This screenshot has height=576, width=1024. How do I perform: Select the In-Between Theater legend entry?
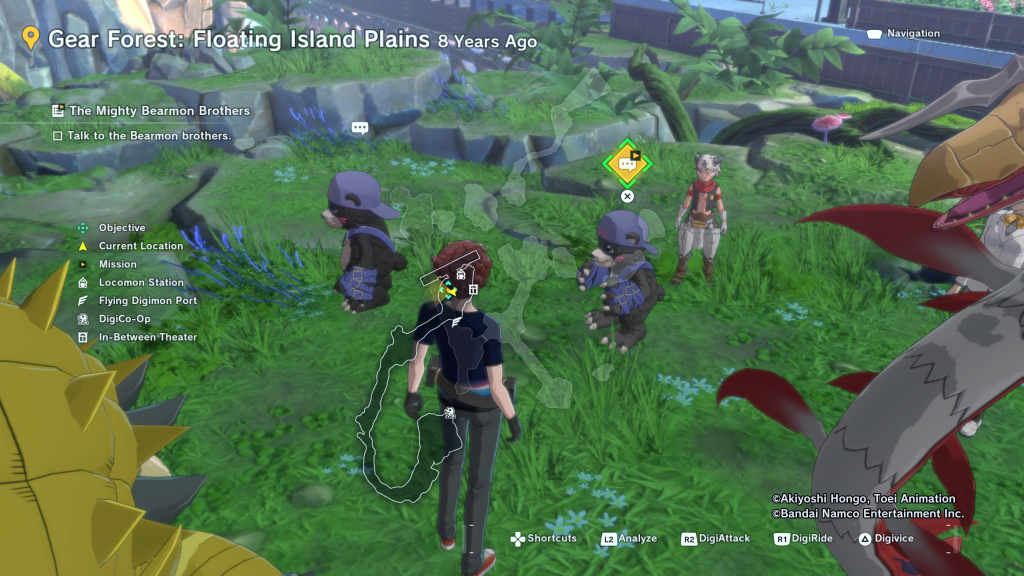tap(147, 337)
